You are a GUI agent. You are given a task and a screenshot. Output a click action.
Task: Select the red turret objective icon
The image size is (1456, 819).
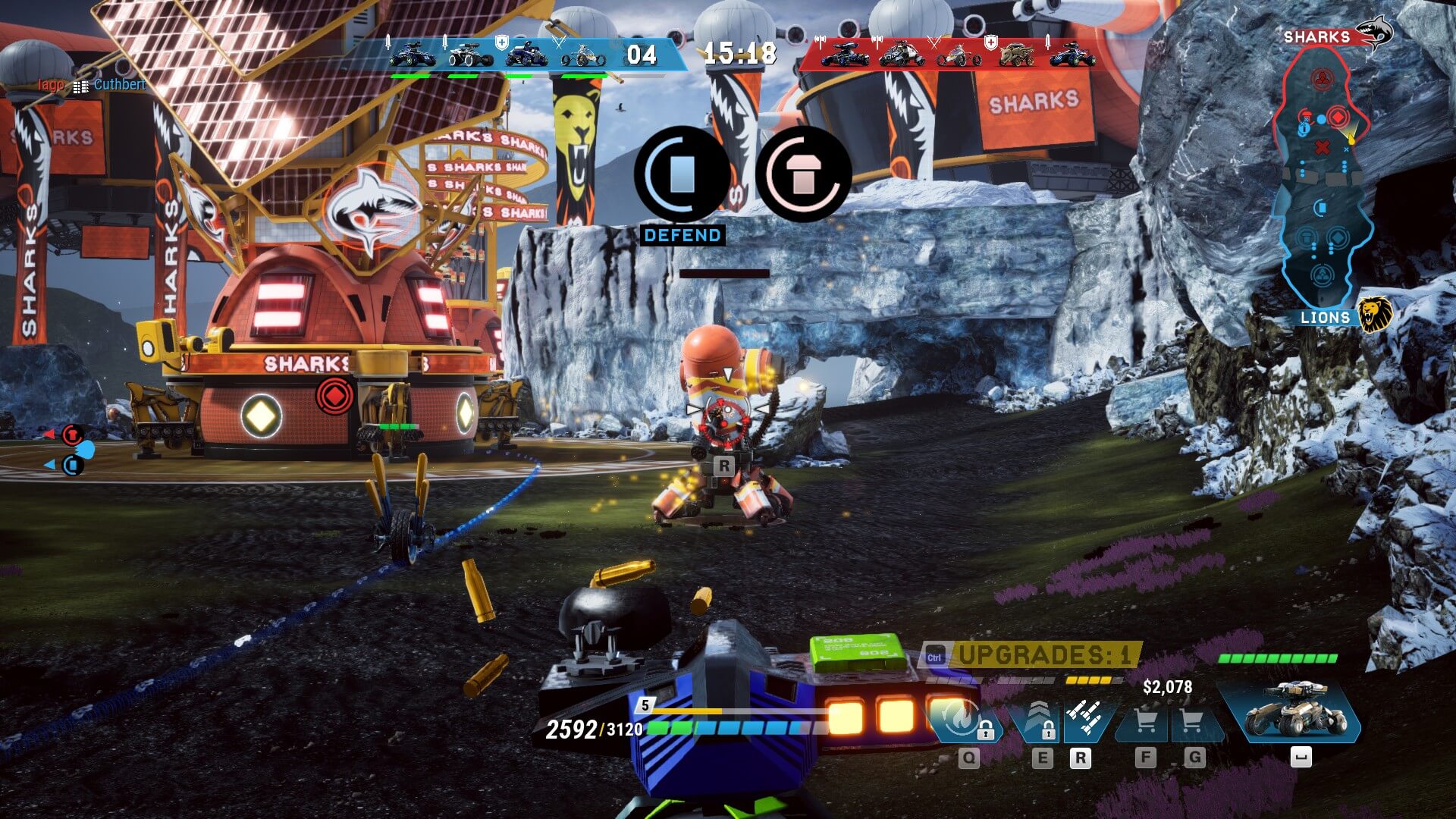coord(803,174)
